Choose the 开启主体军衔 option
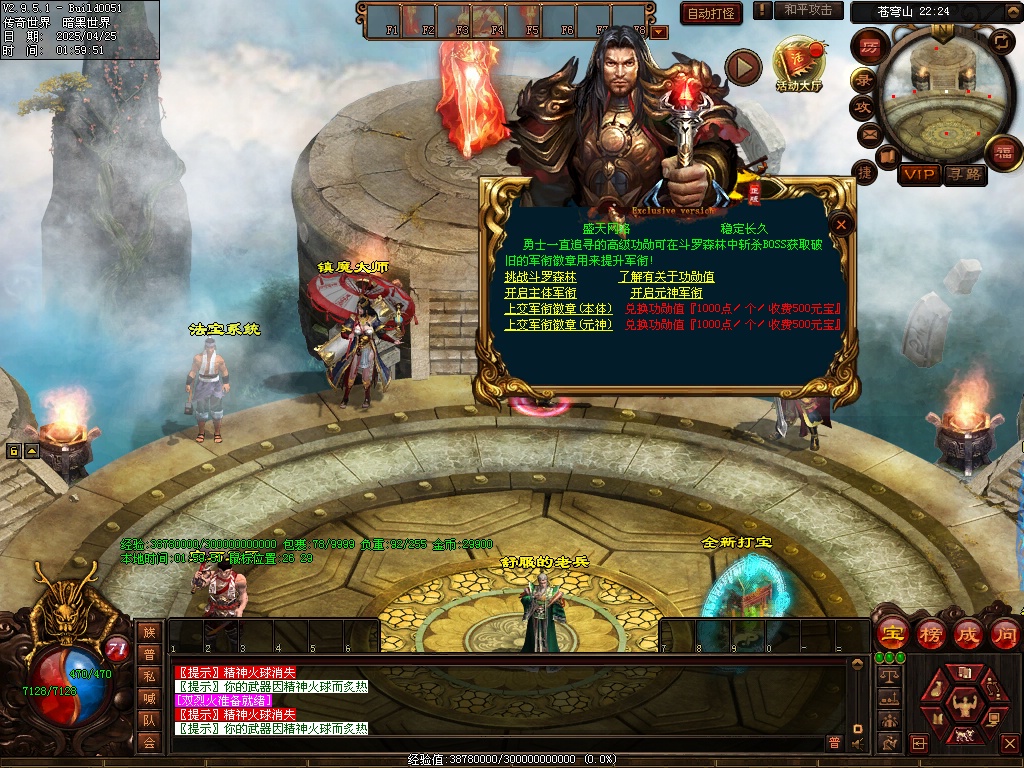Screen dimensions: 1024x768 (x=540, y=293)
